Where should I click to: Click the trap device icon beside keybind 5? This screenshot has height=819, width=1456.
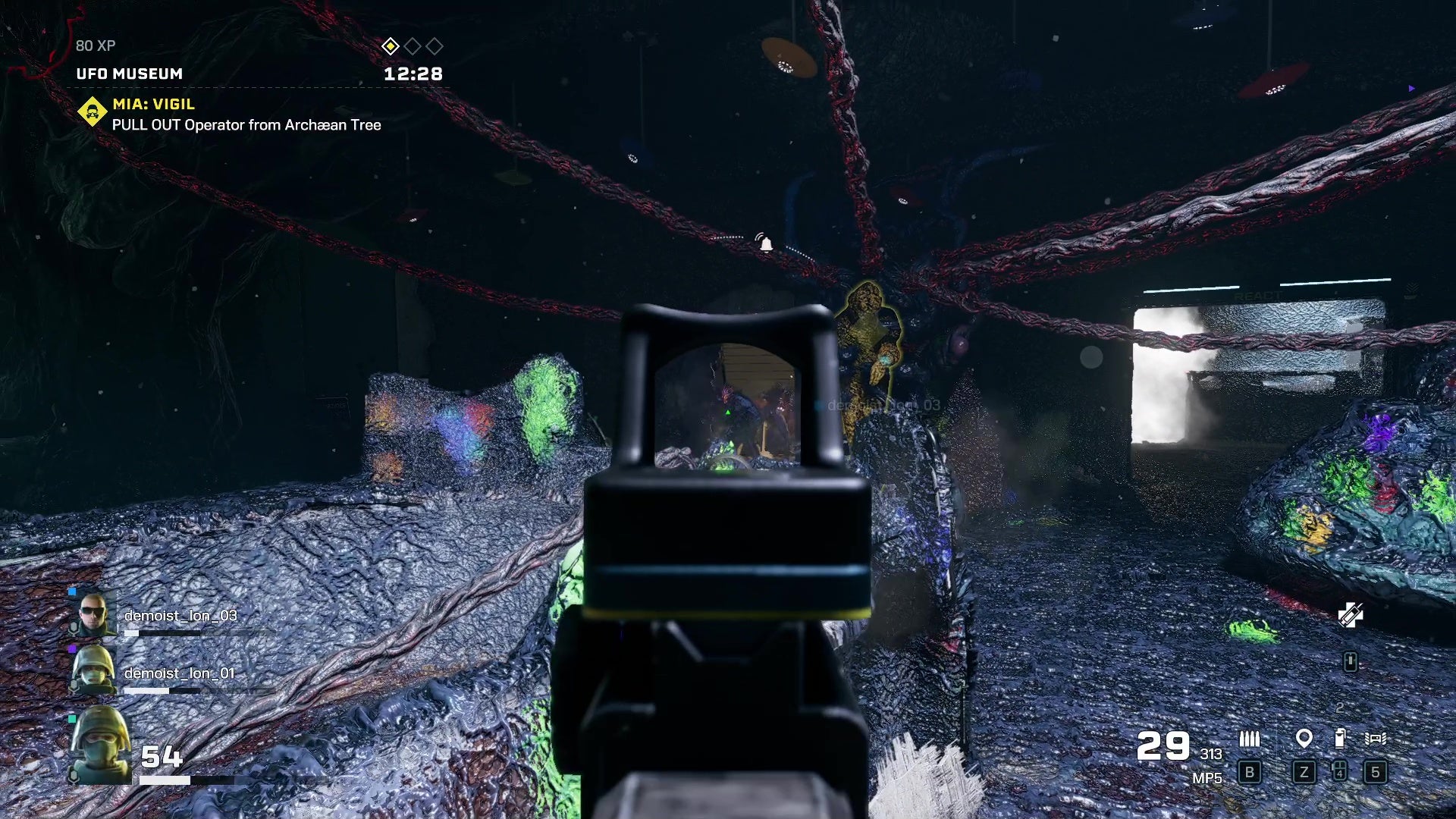click(x=1376, y=739)
